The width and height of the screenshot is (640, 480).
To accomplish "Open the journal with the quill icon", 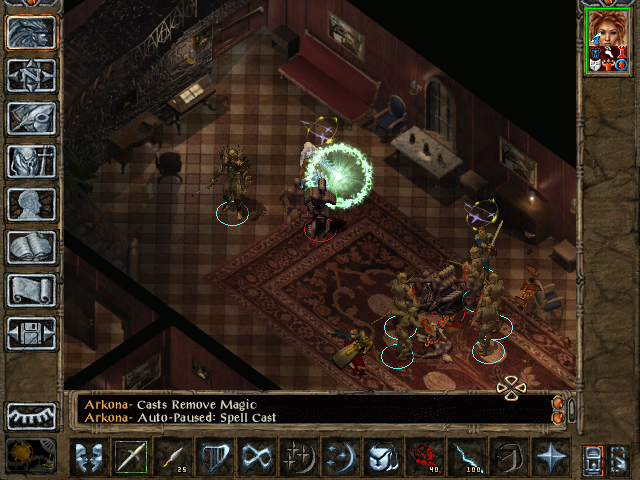I will pyautogui.click(x=31, y=118).
